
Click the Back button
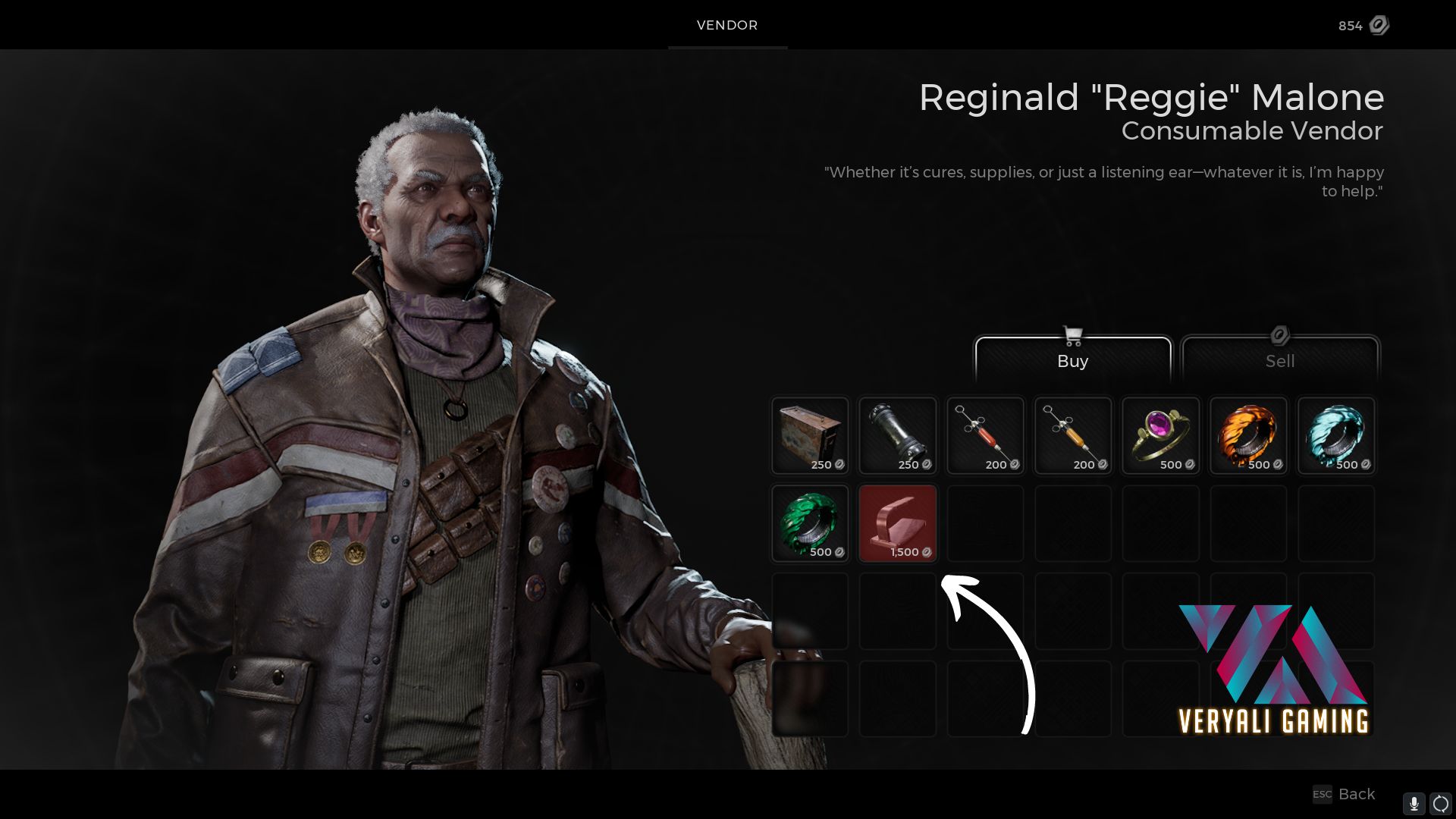tap(1356, 794)
